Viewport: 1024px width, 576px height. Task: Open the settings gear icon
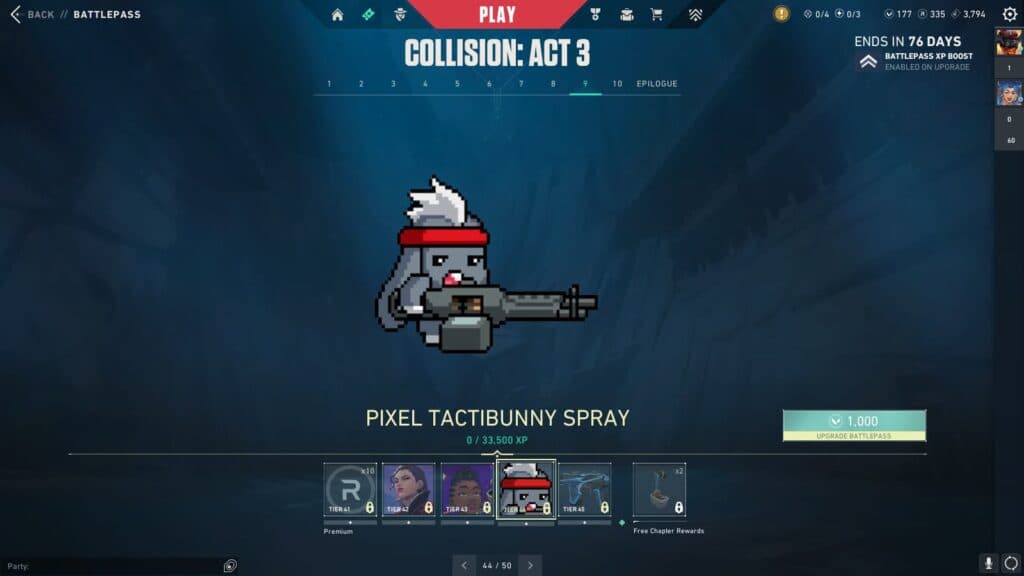[x=1009, y=15]
